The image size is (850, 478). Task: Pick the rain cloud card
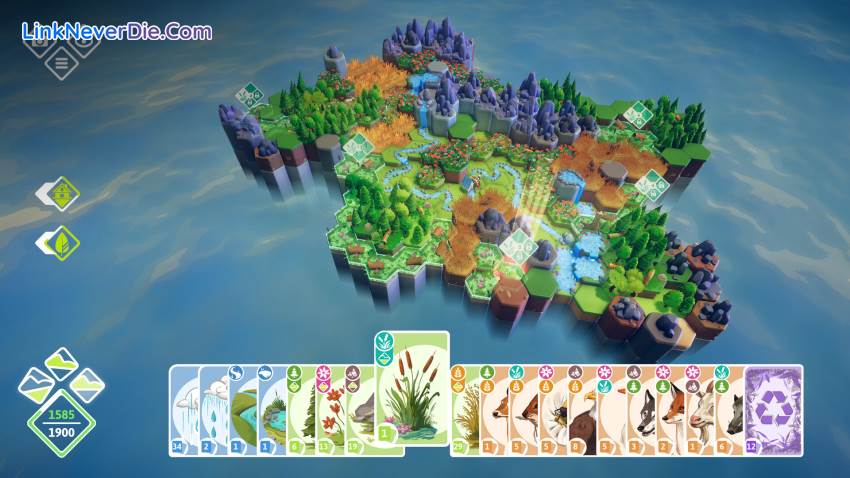(213, 412)
